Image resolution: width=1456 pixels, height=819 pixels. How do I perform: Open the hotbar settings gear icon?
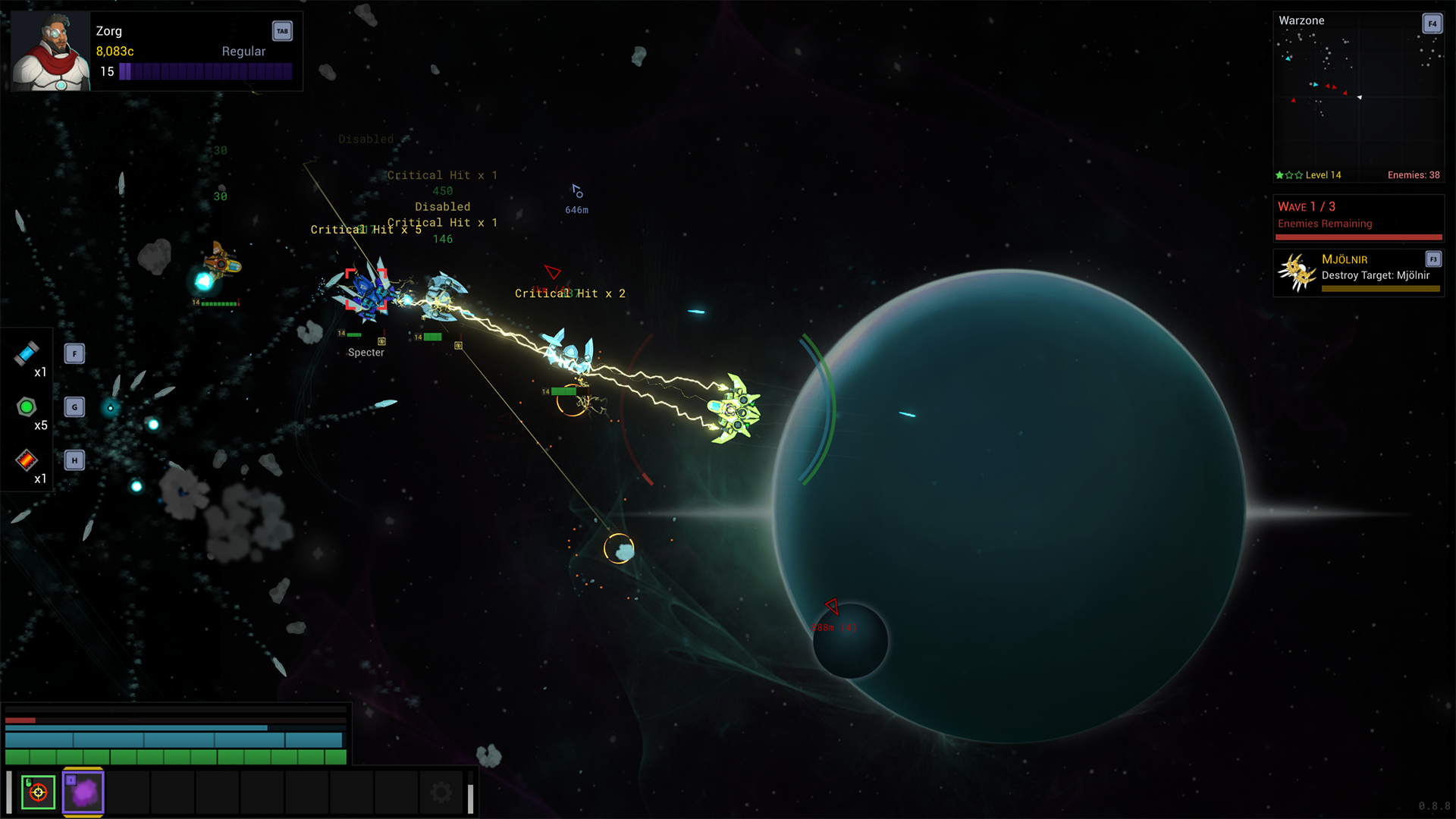tap(441, 790)
